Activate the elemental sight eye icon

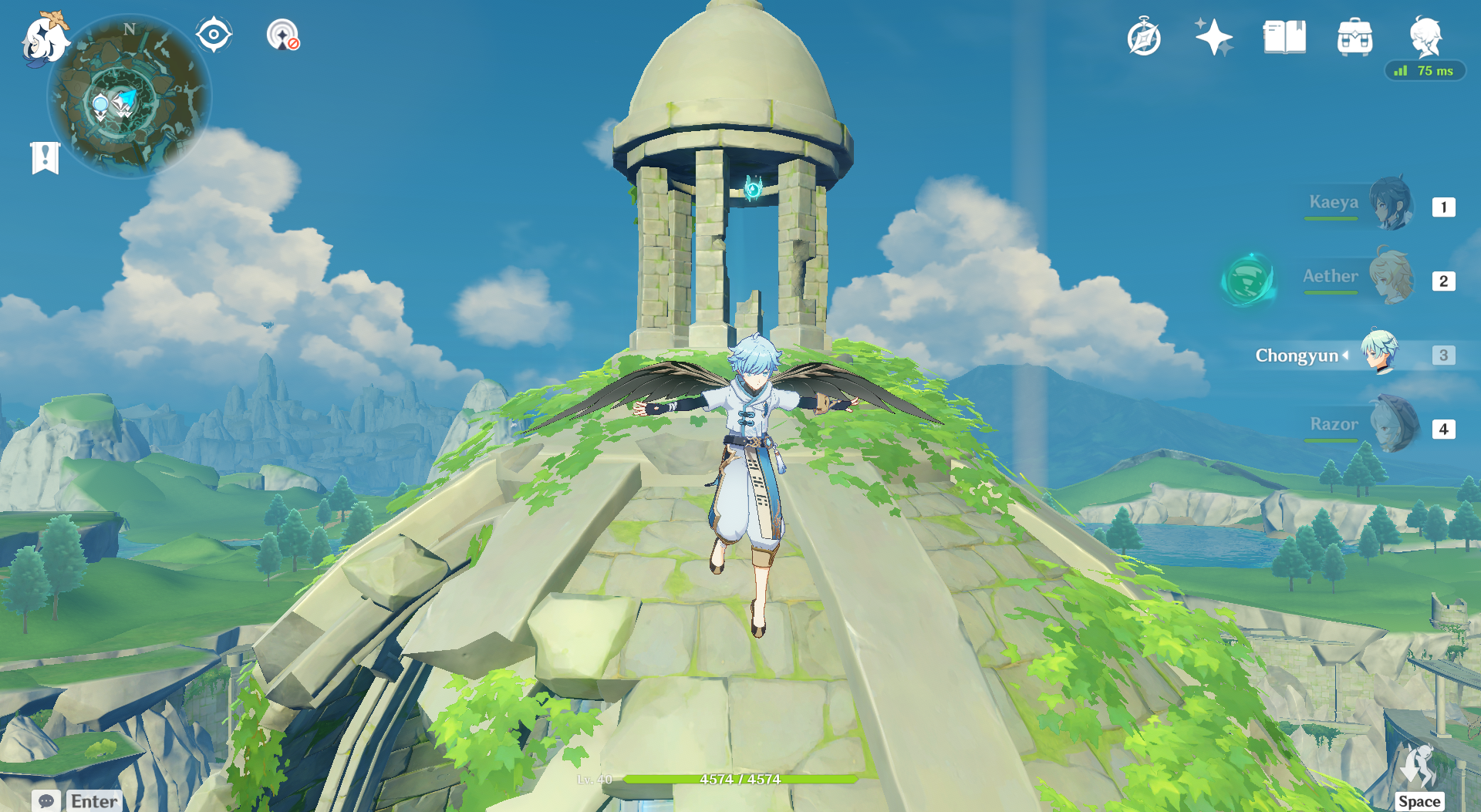point(214,35)
